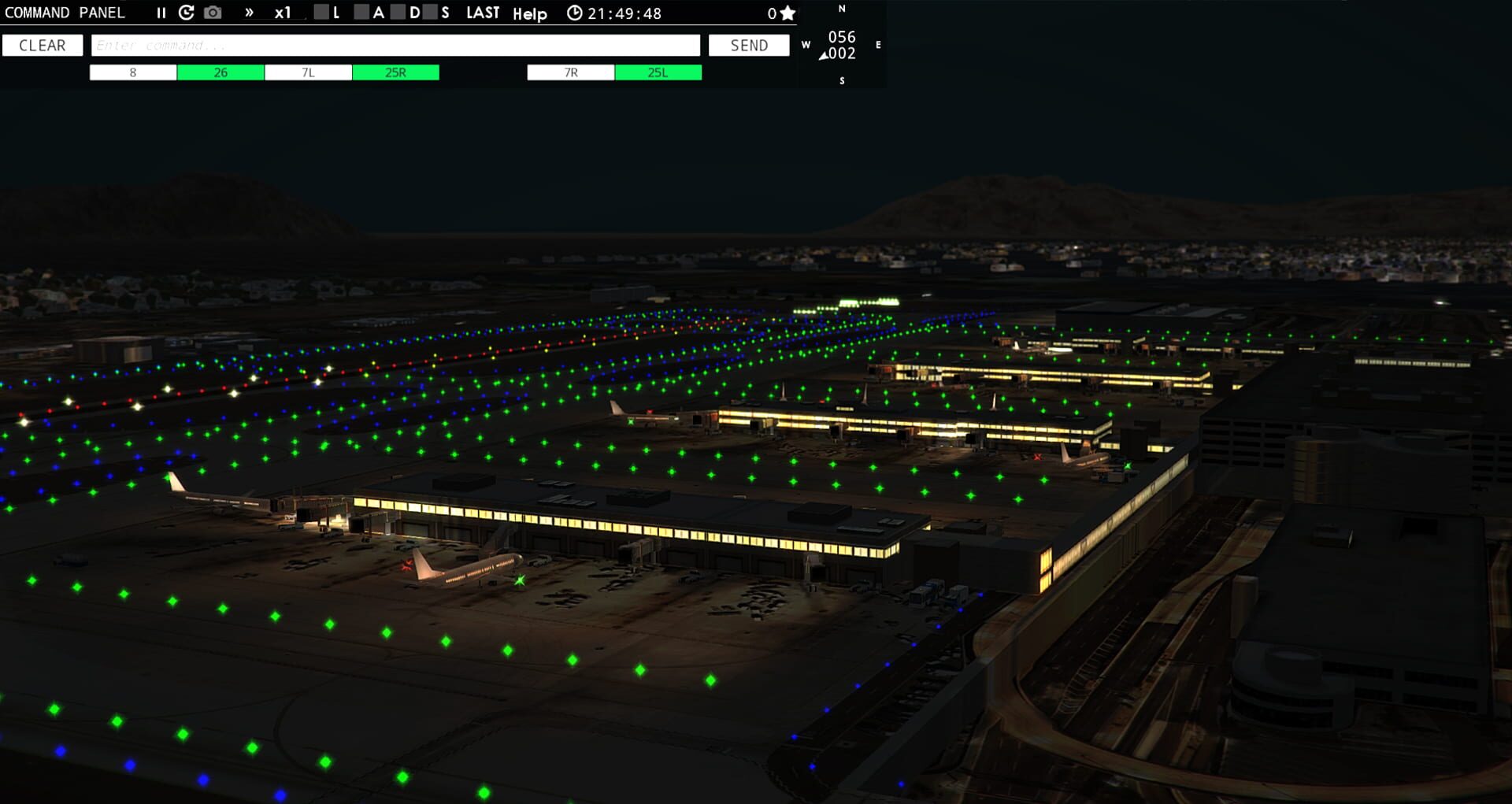Fast forward time with the double-arrow icon
The width and height of the screenshot is (1512, 804).
(x=250, y=13)
